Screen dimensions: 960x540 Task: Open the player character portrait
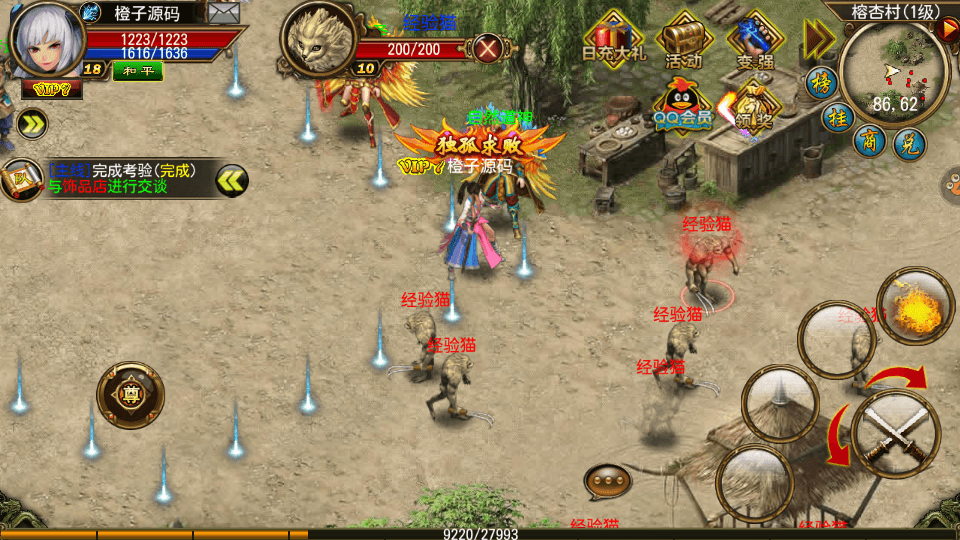(44, 39)
